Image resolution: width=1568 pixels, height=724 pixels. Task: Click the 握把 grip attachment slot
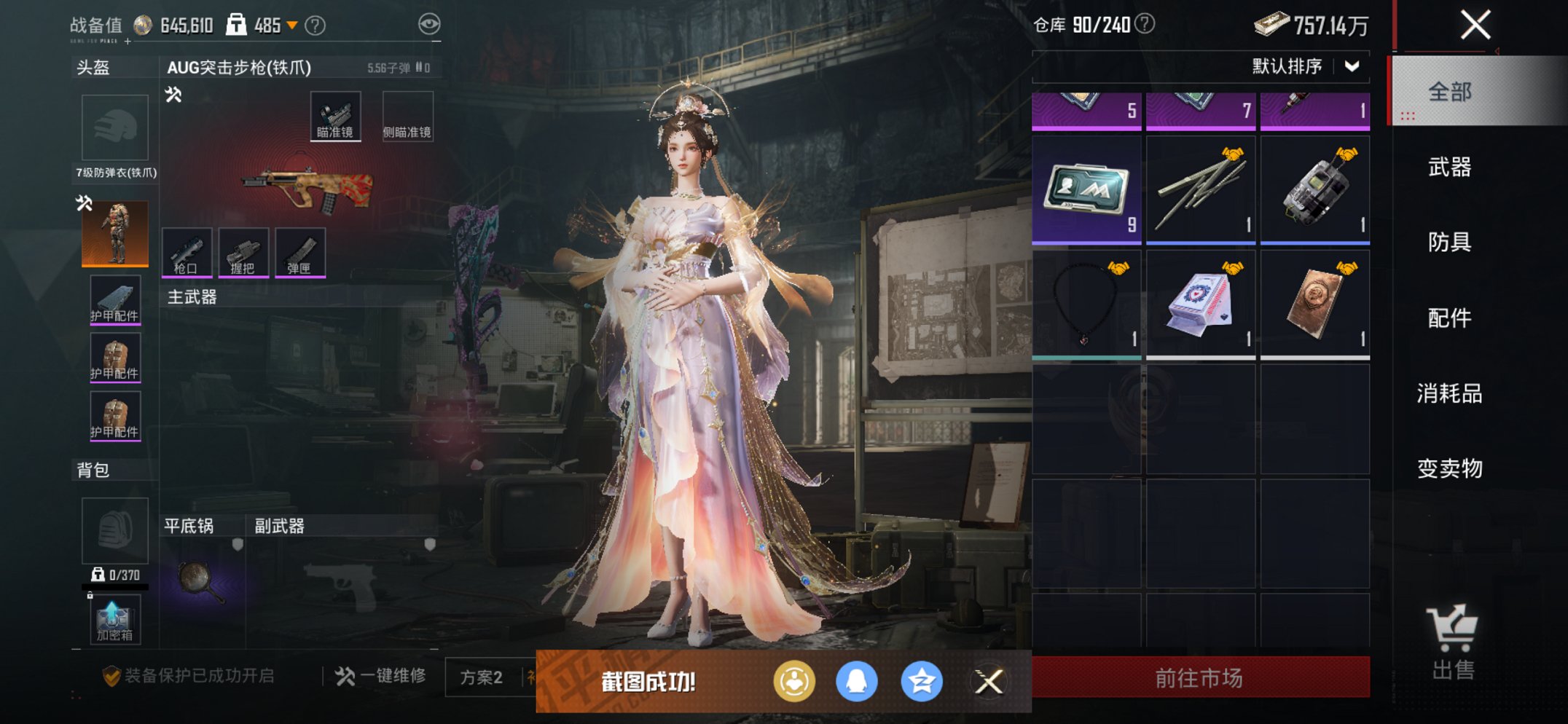tap(243, 253)
